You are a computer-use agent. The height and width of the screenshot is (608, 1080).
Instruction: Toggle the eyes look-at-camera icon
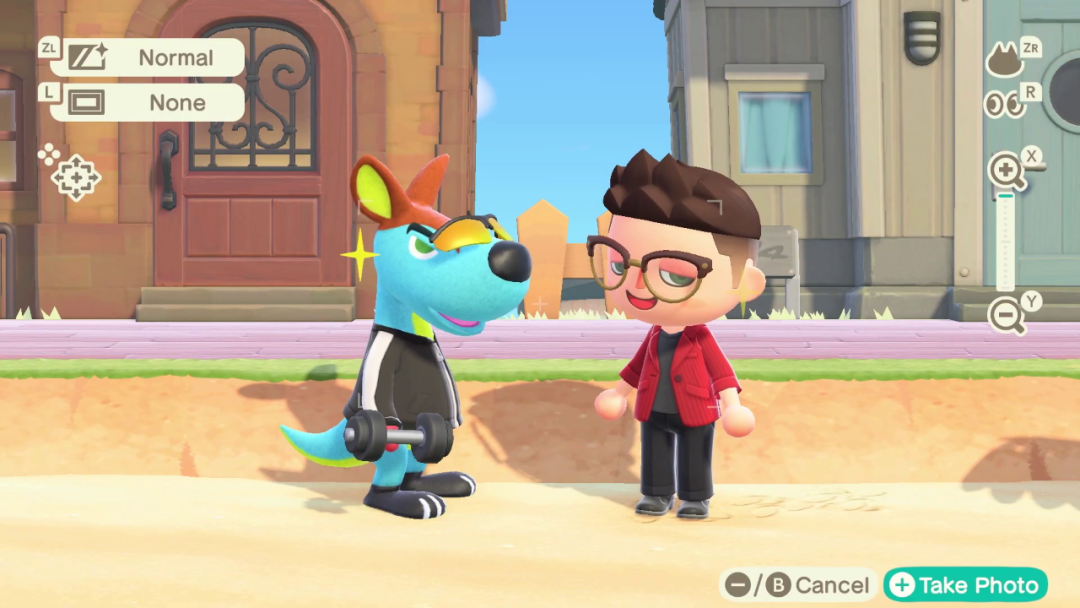coord(1004,104)
